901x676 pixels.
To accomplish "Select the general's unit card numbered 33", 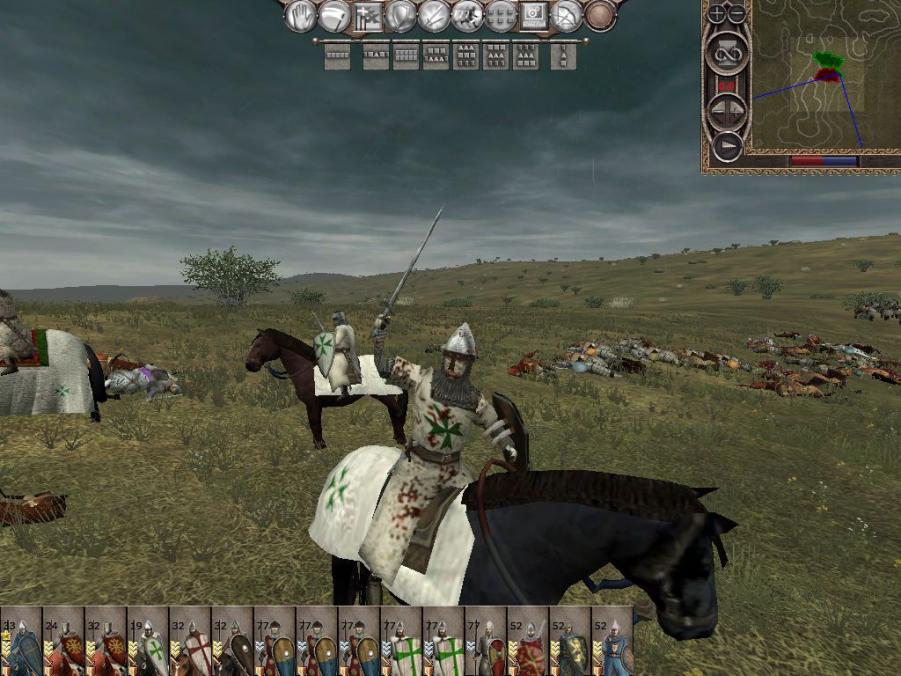I will tap(21, 641).
